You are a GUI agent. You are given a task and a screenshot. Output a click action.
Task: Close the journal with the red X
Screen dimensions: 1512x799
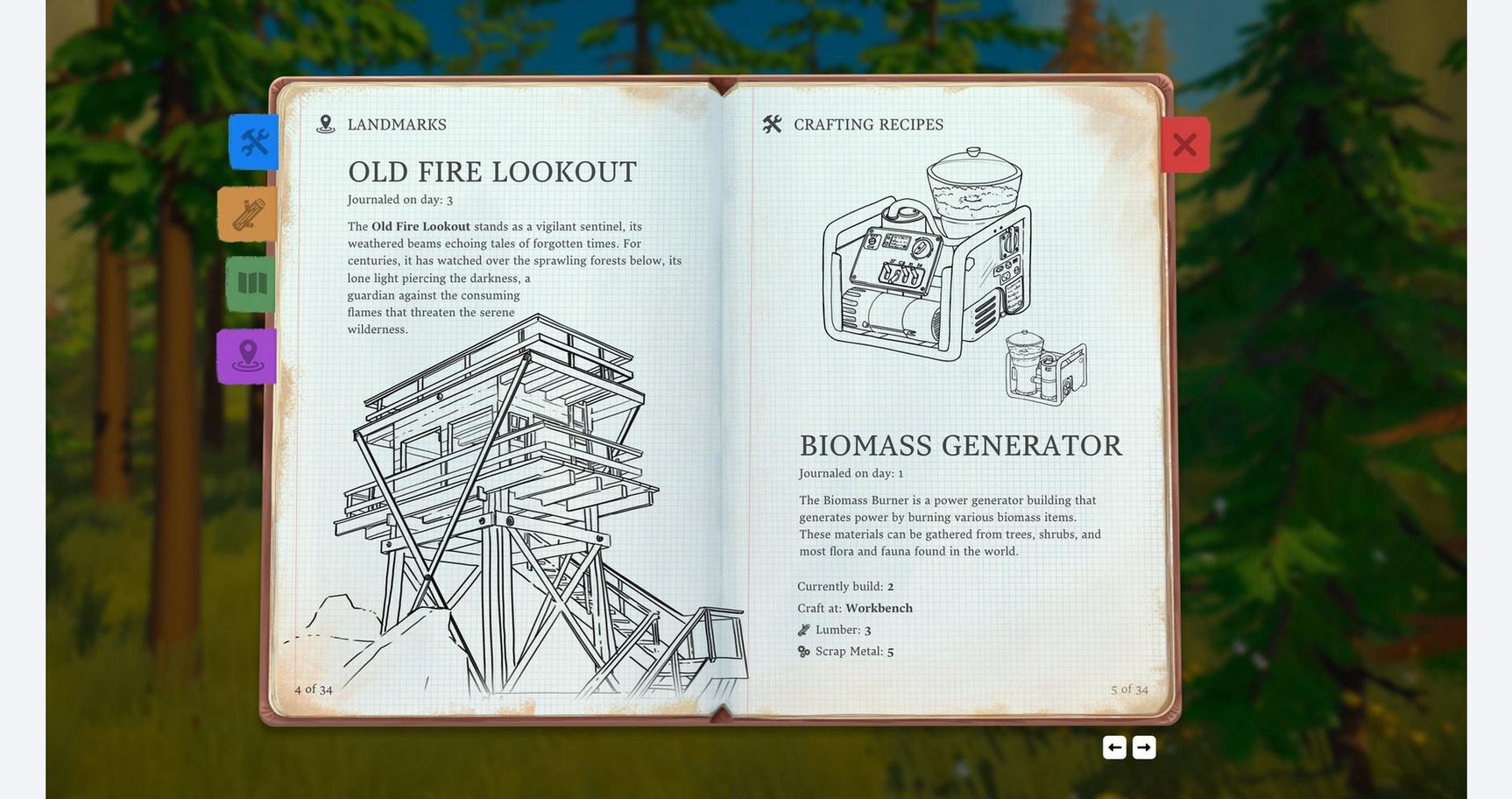coord(1184,145)
